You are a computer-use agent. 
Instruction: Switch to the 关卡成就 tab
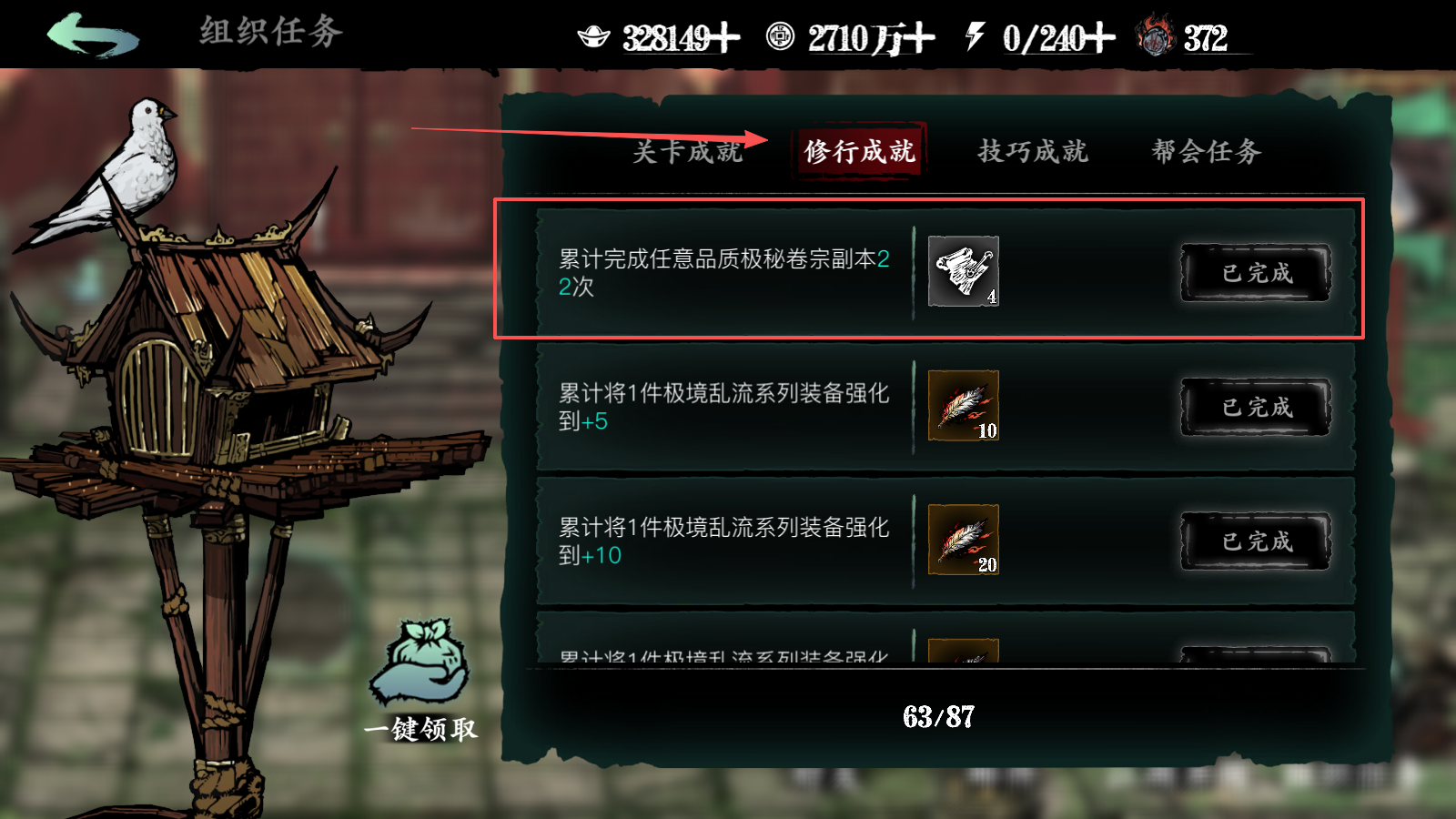click(687, 152)
